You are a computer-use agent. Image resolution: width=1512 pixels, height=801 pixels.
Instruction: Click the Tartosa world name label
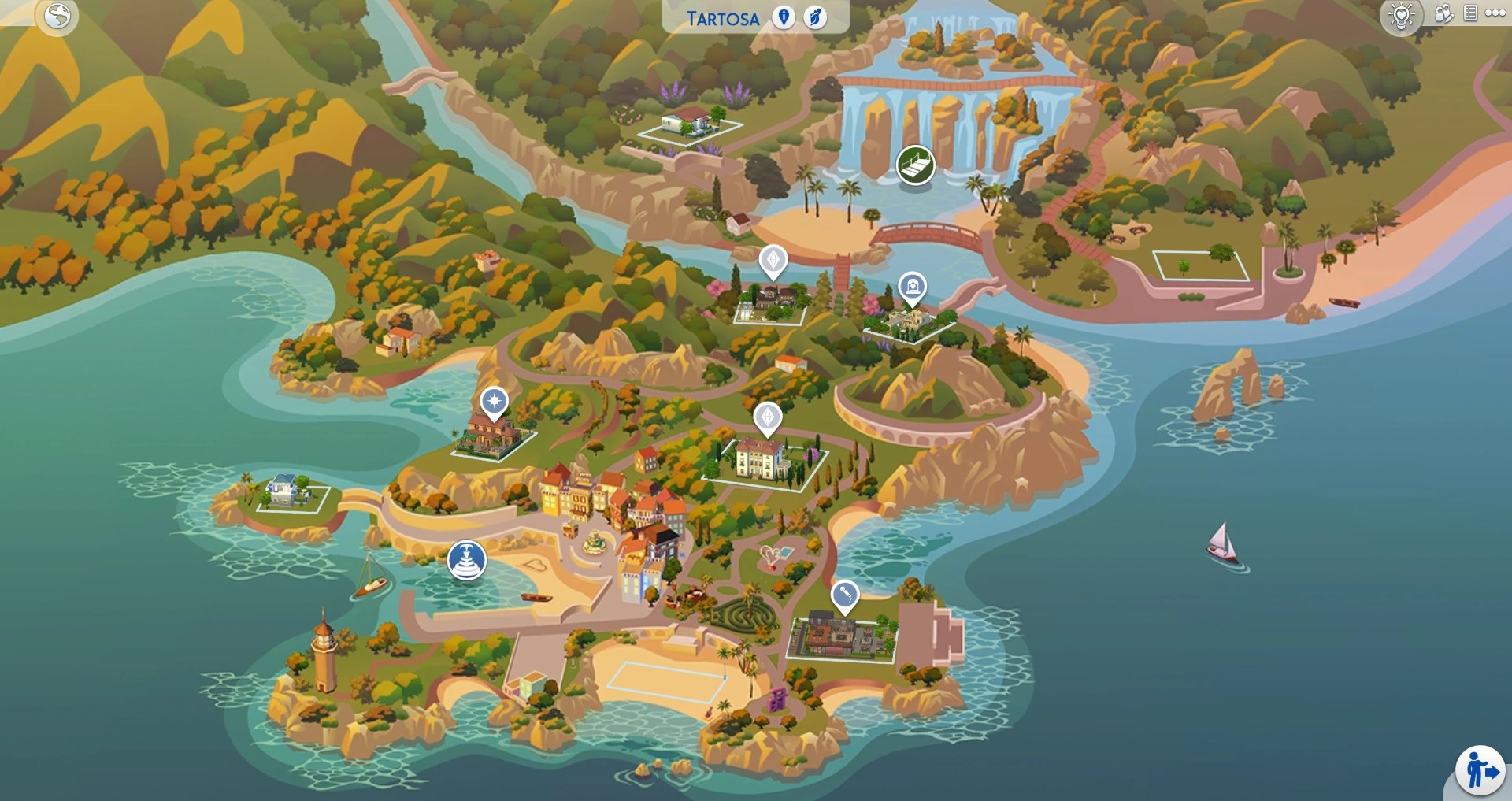pos(721,17)
